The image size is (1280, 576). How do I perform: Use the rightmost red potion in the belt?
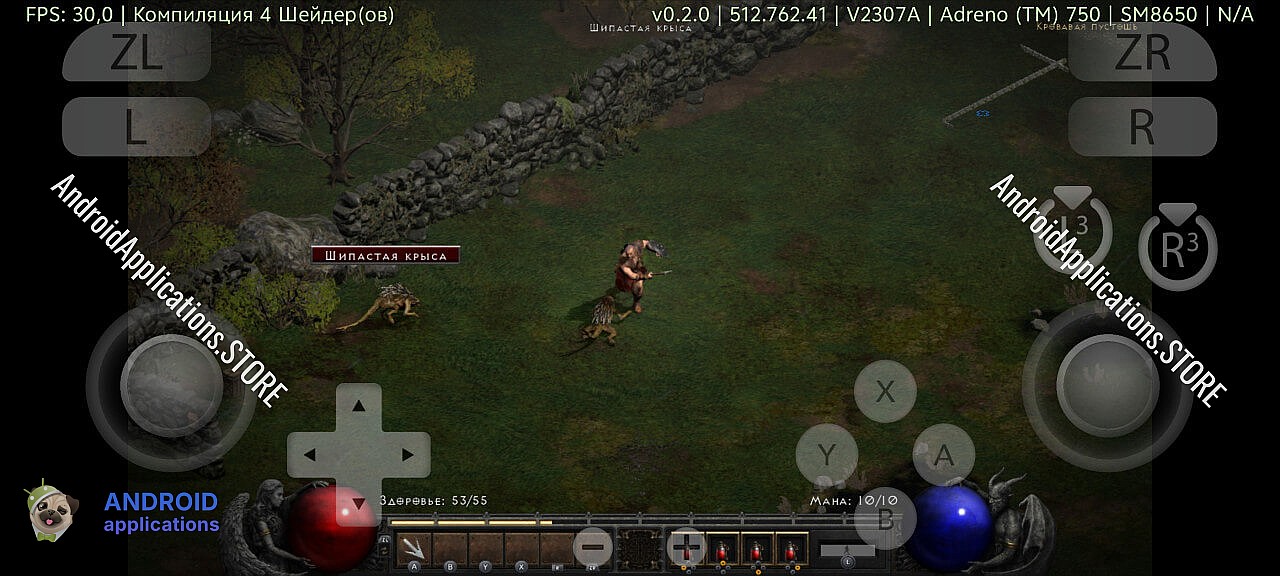(792, 549)
